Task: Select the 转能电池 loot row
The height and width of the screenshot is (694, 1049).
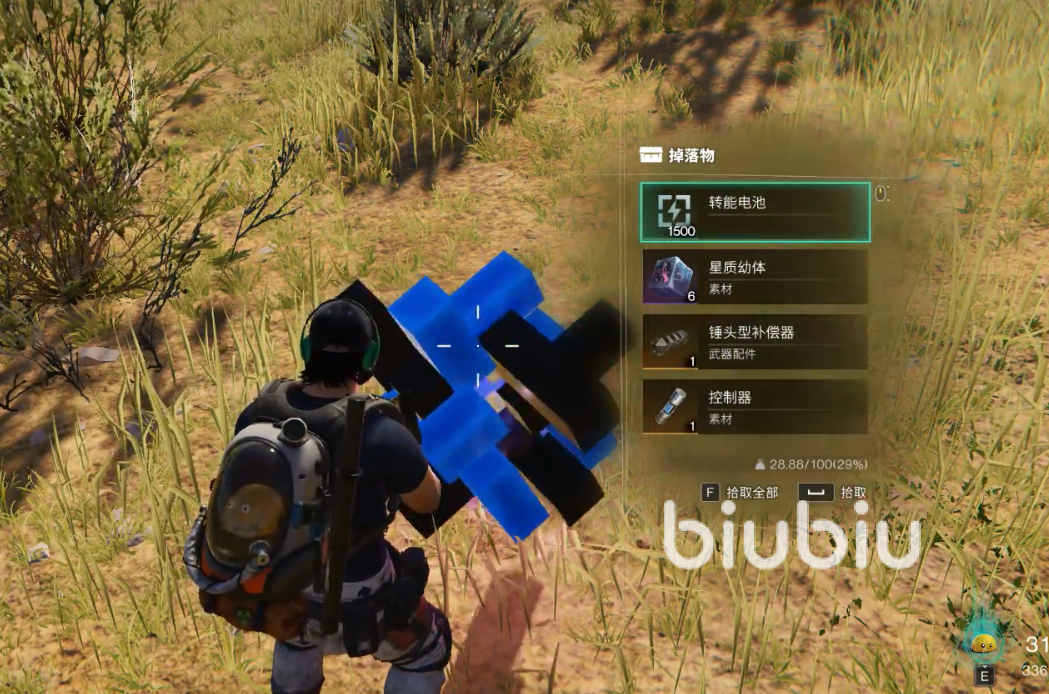Action: click(755, 212)
